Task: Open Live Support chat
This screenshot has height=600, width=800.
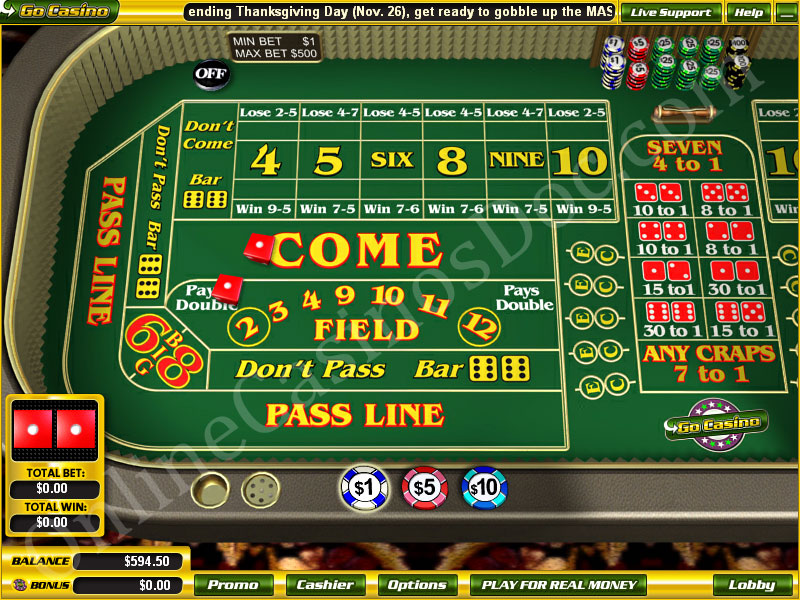Action: [x=671, y=12]
